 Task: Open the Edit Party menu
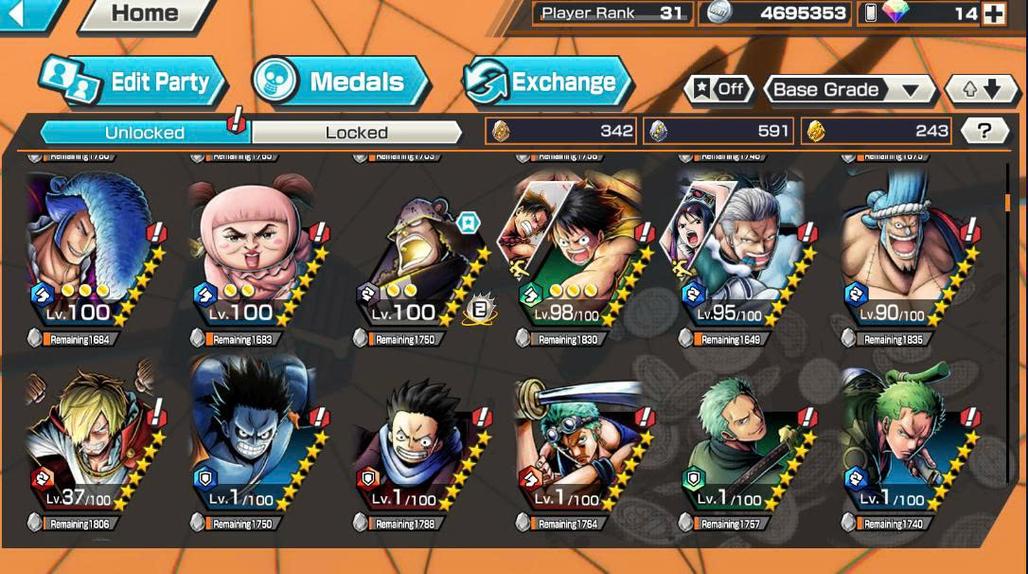pos(132,83)
